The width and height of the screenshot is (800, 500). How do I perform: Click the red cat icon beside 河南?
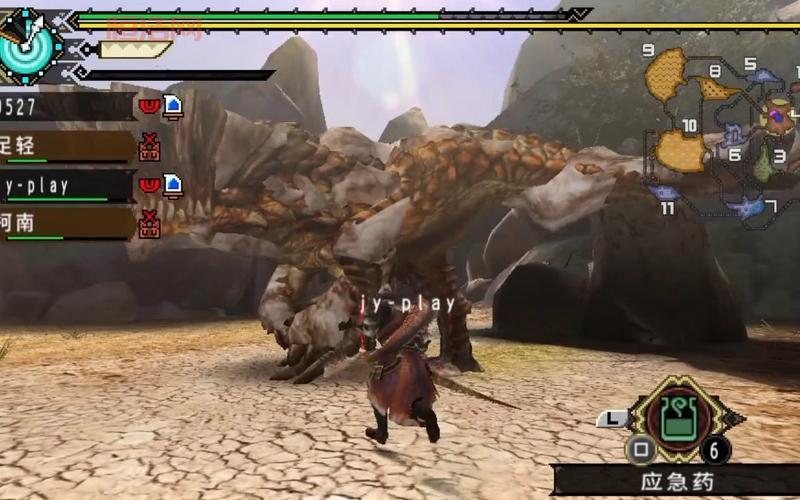[150, 224]
